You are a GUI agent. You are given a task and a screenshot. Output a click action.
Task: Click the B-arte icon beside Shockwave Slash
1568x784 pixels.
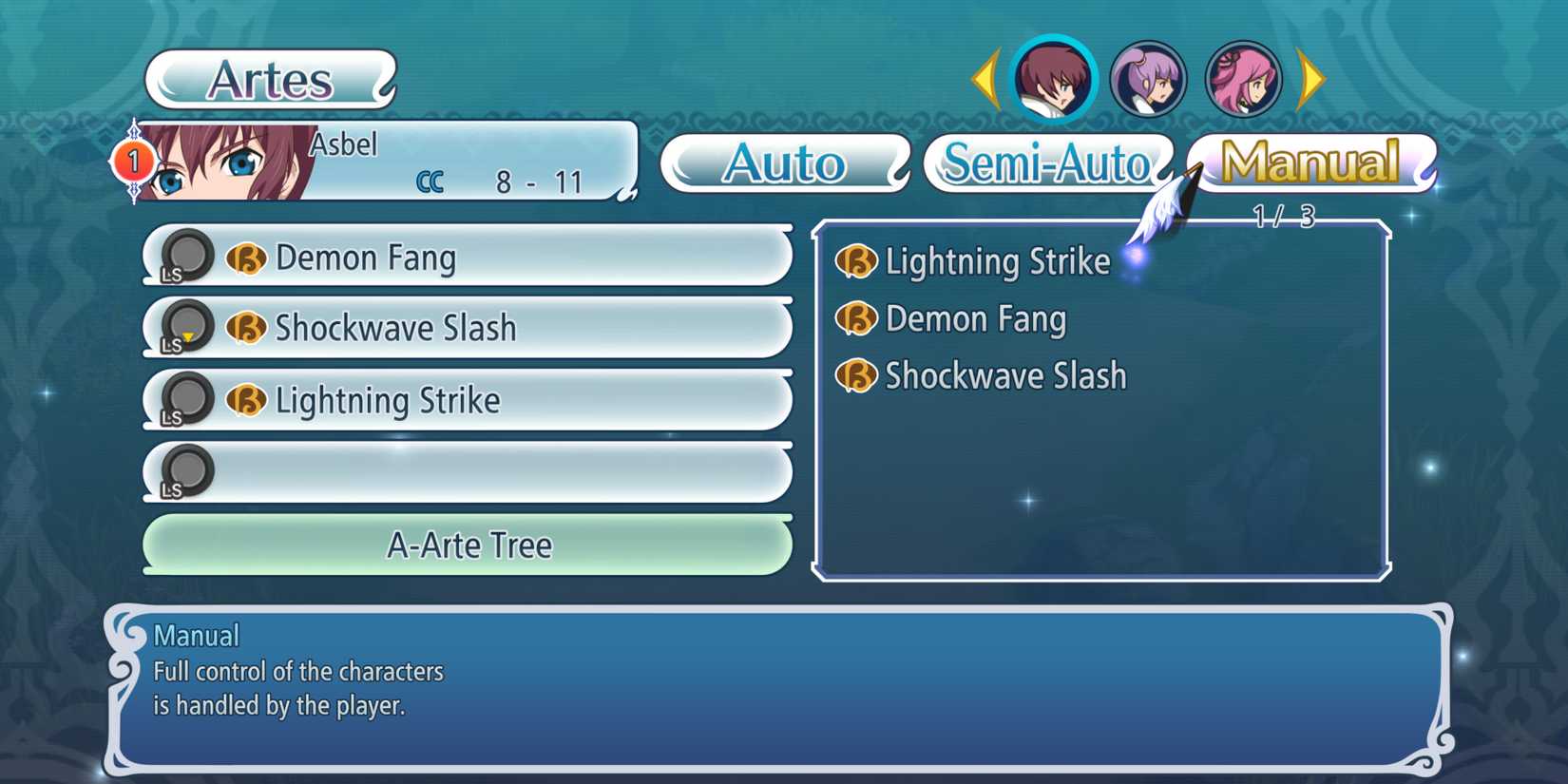coord(245,328)
